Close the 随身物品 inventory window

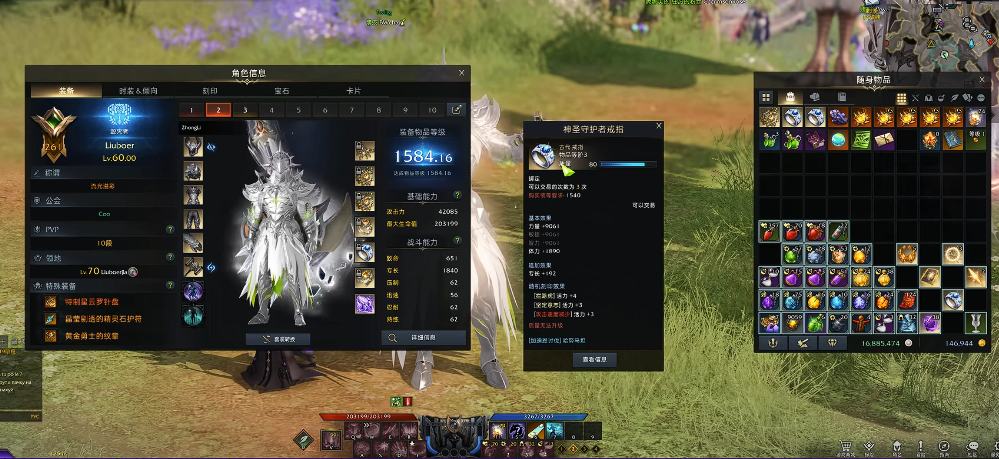pos(984,79)
